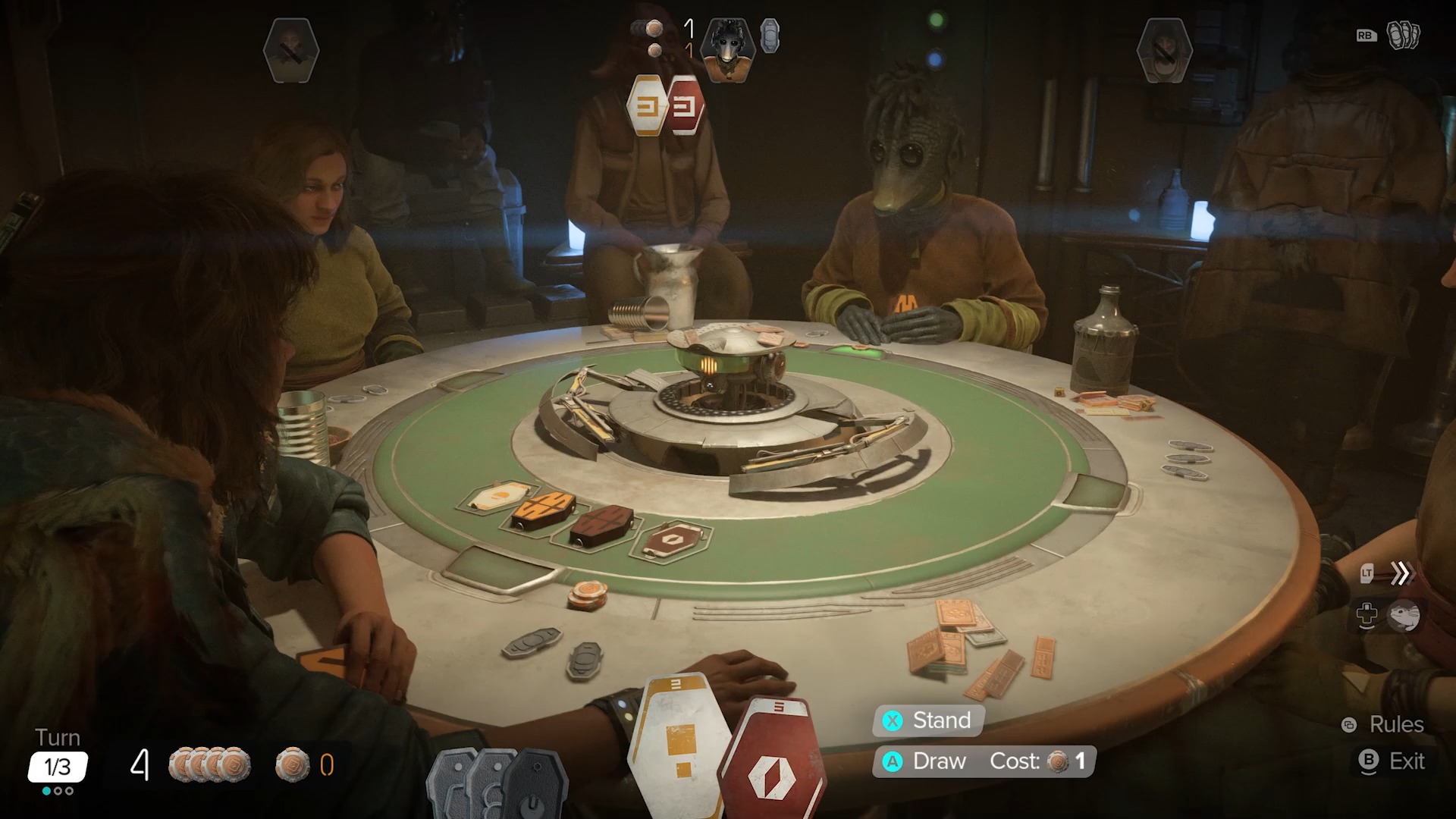The image size is (1456, 819).
Task: Draw a card for 1 chip
Action: click(984, 761)
